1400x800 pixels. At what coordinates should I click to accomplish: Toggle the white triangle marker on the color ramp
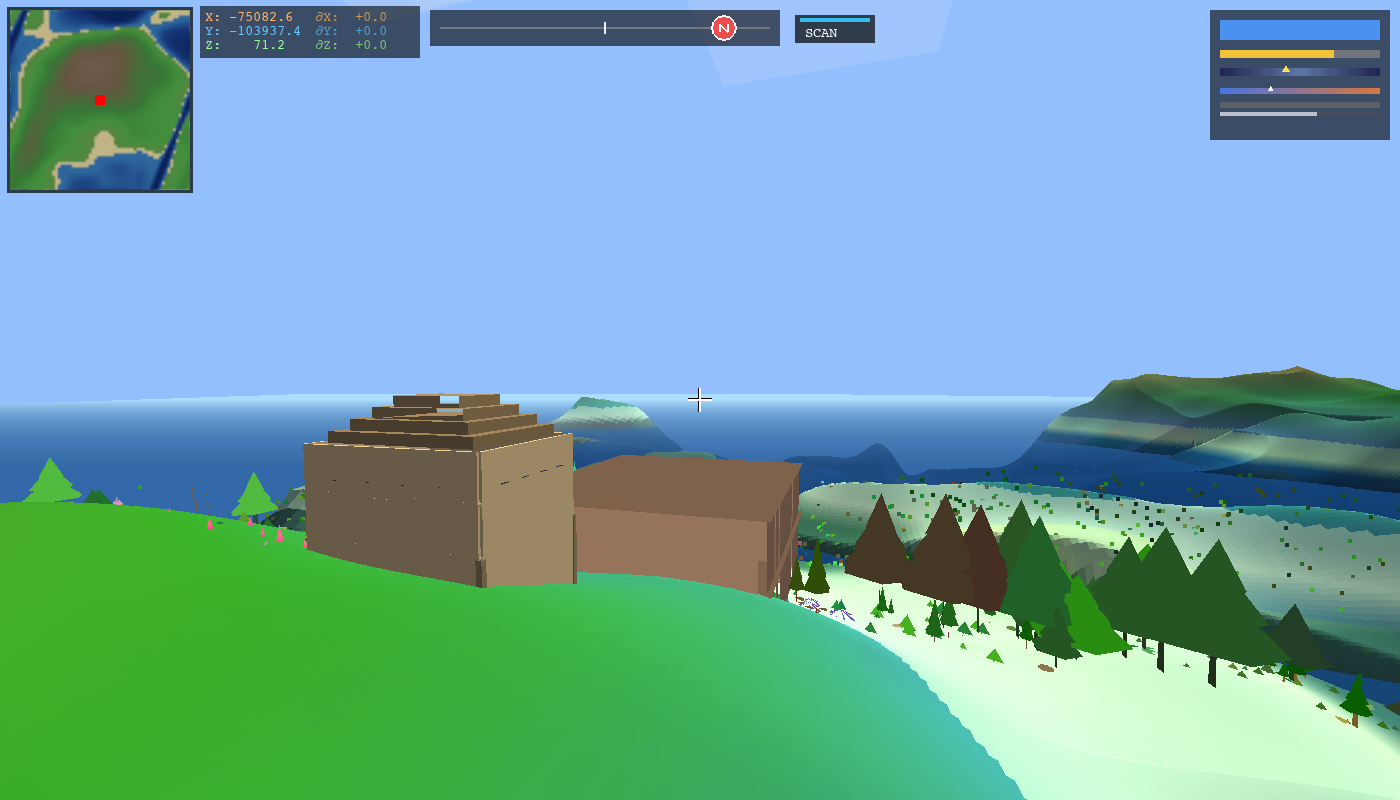(1271, 88)
